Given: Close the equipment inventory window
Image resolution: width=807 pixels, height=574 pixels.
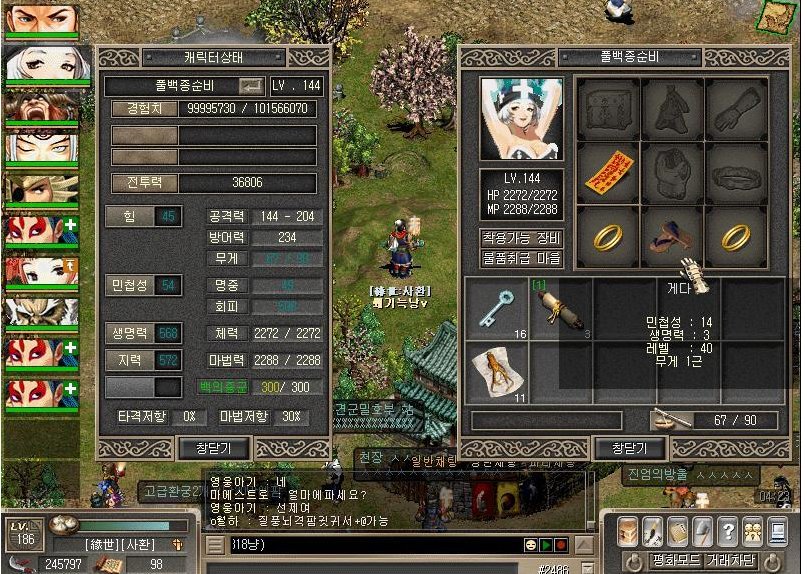Looking at the screenshot, I should 629,448.
